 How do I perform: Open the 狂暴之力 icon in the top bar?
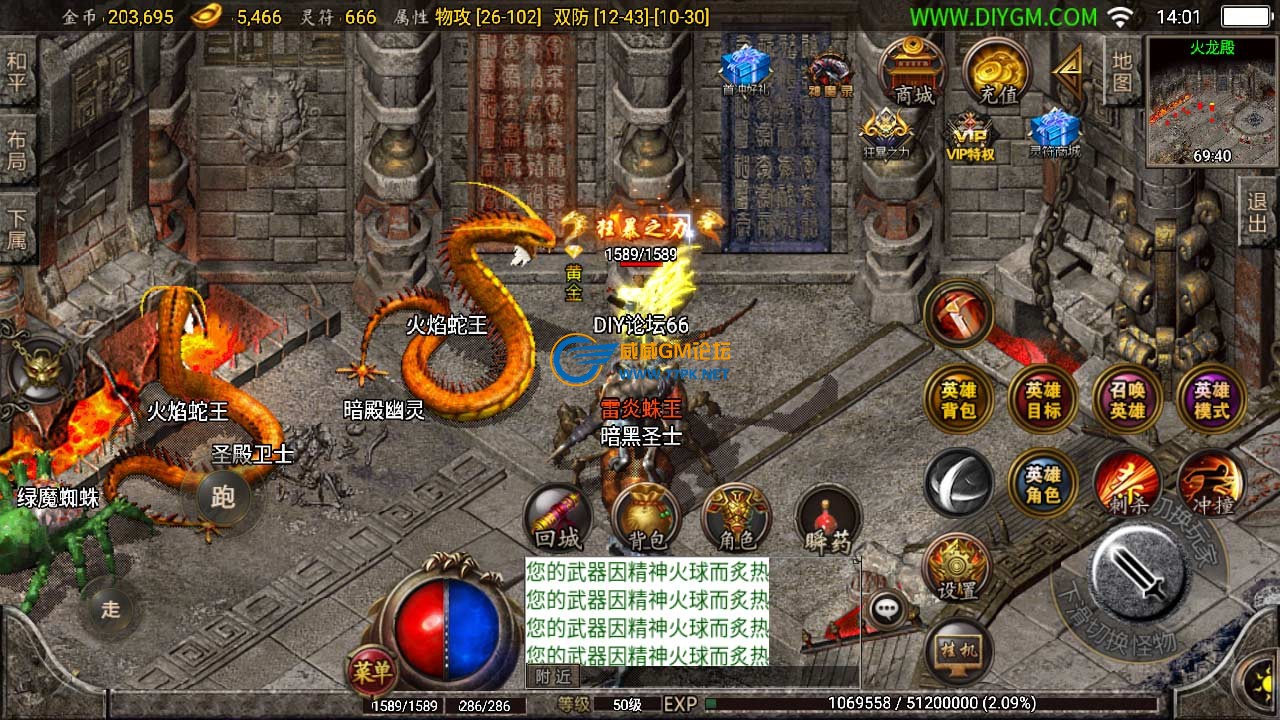tap(886, 133)
